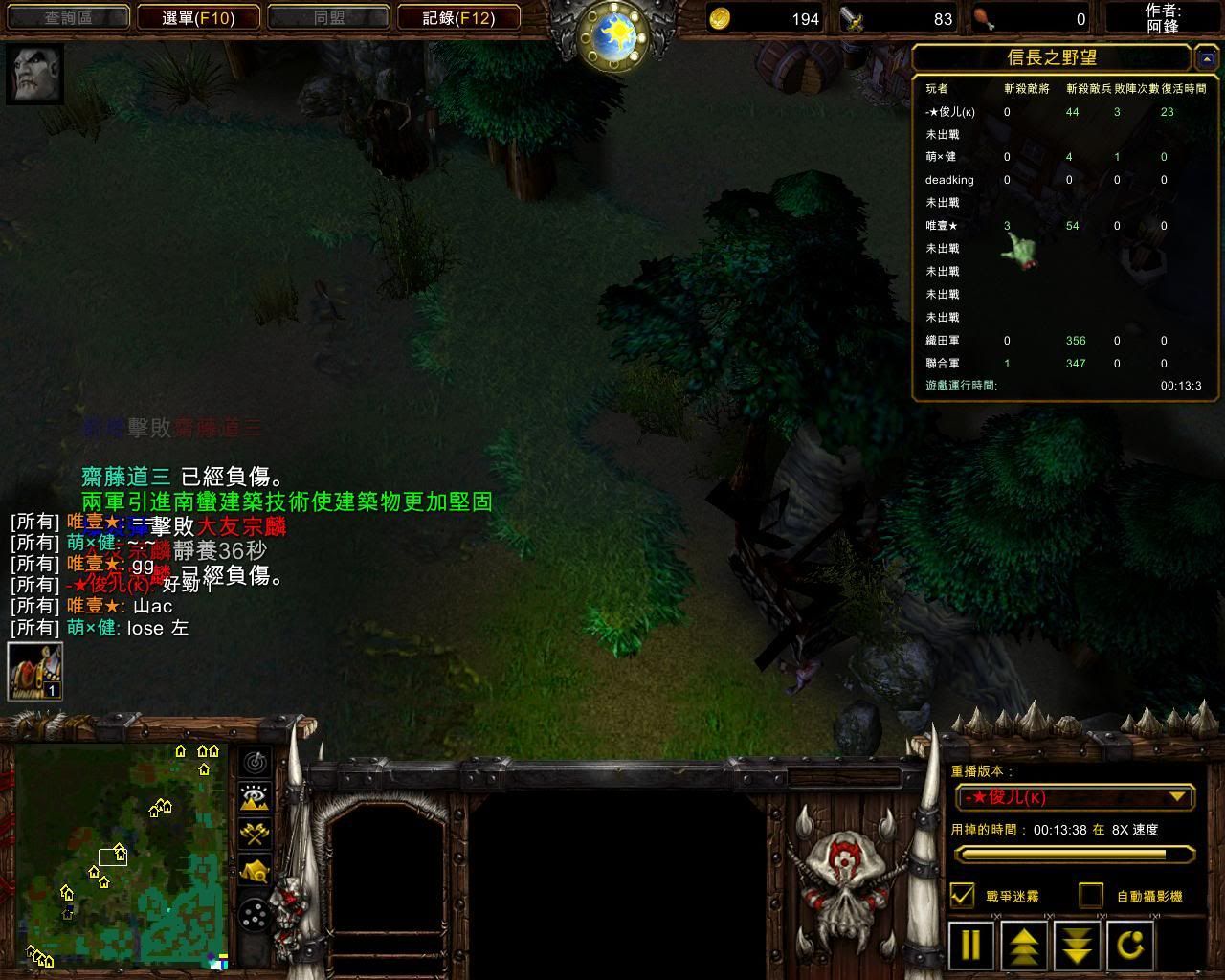Toggle creep camp display tent button
This screenshot has width=1225, height=980.
pyautogui.click(x=255, y=871)
